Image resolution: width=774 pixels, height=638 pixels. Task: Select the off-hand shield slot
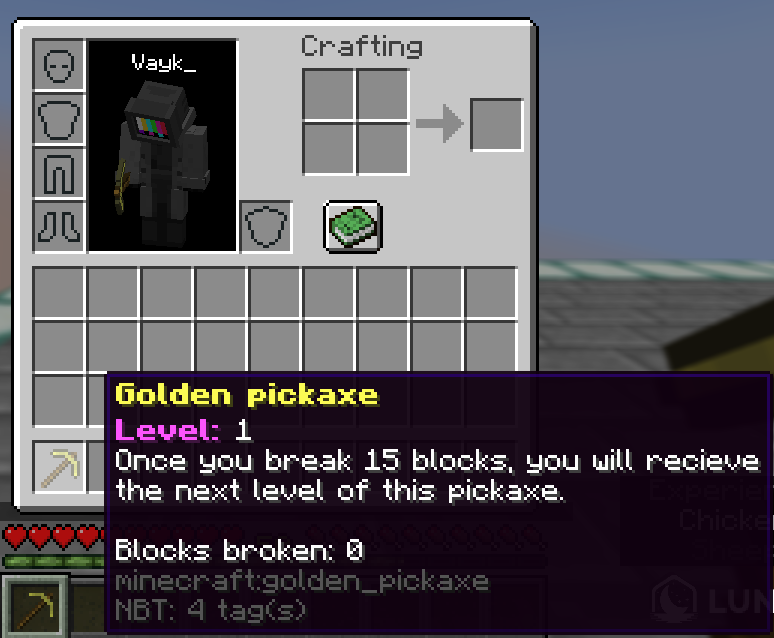point(266,227)
